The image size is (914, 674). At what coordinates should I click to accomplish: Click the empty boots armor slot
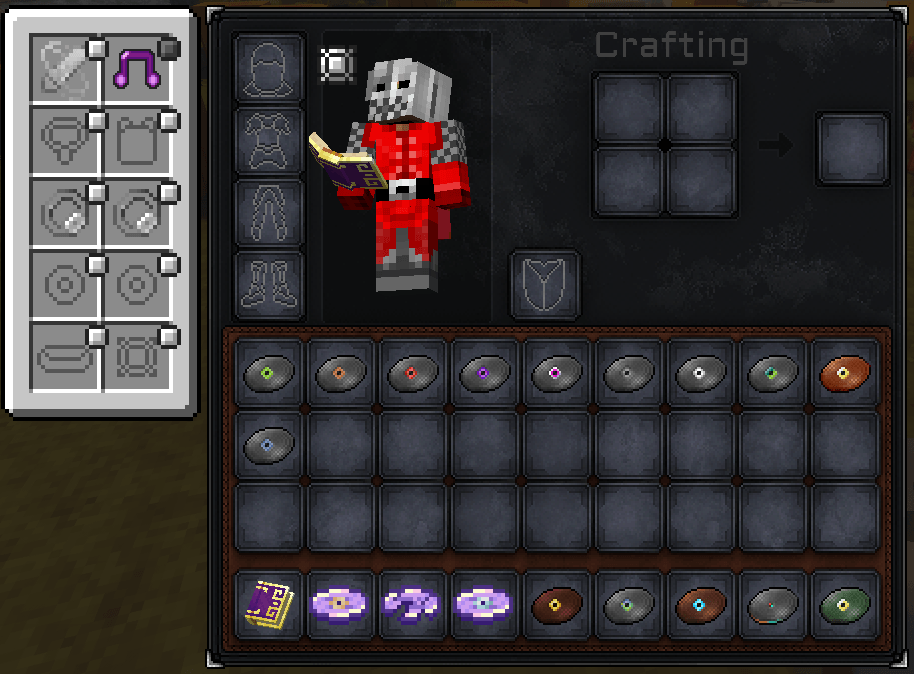[x=269, y=285]
